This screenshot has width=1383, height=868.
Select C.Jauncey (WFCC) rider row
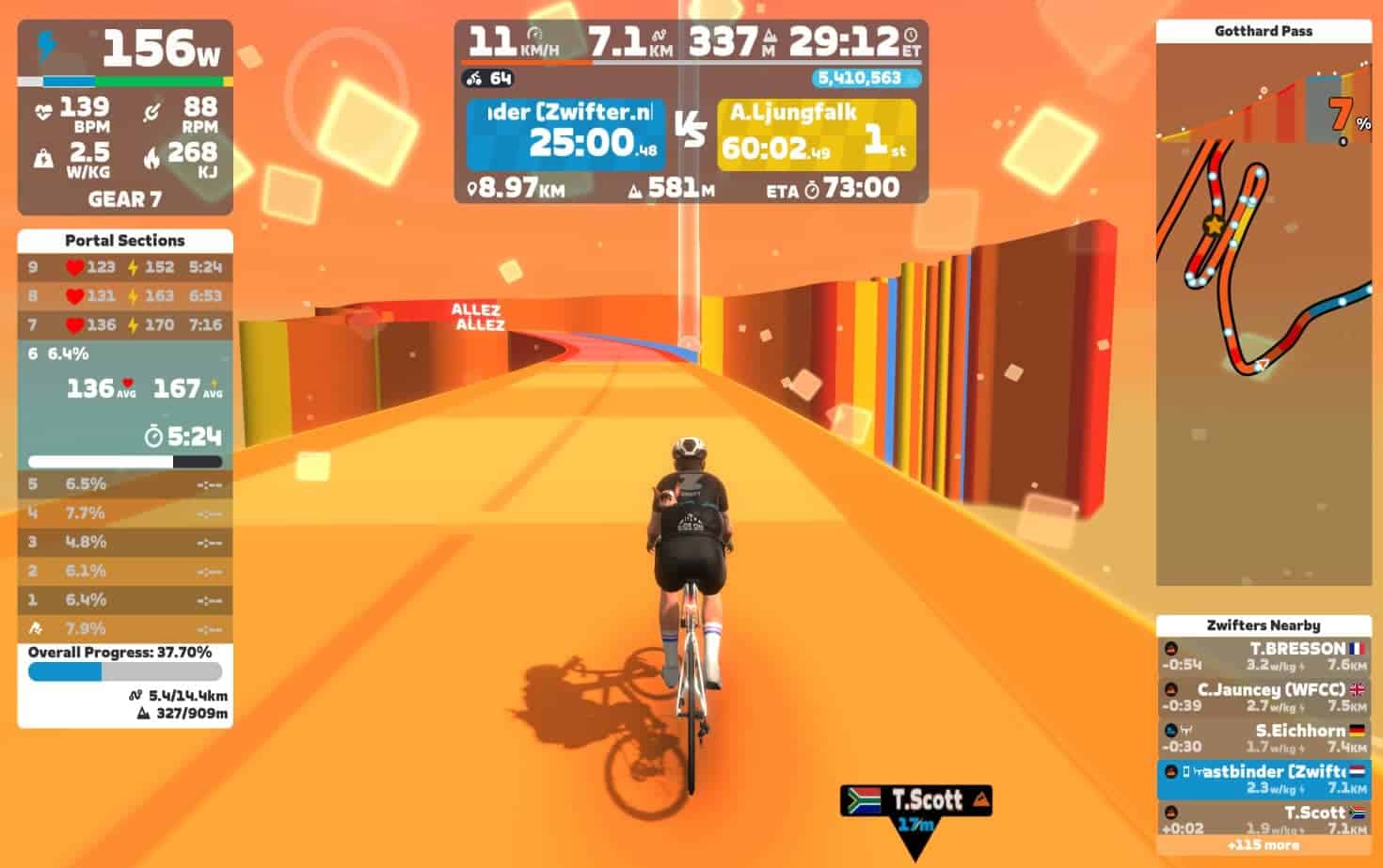[1263, 697]
